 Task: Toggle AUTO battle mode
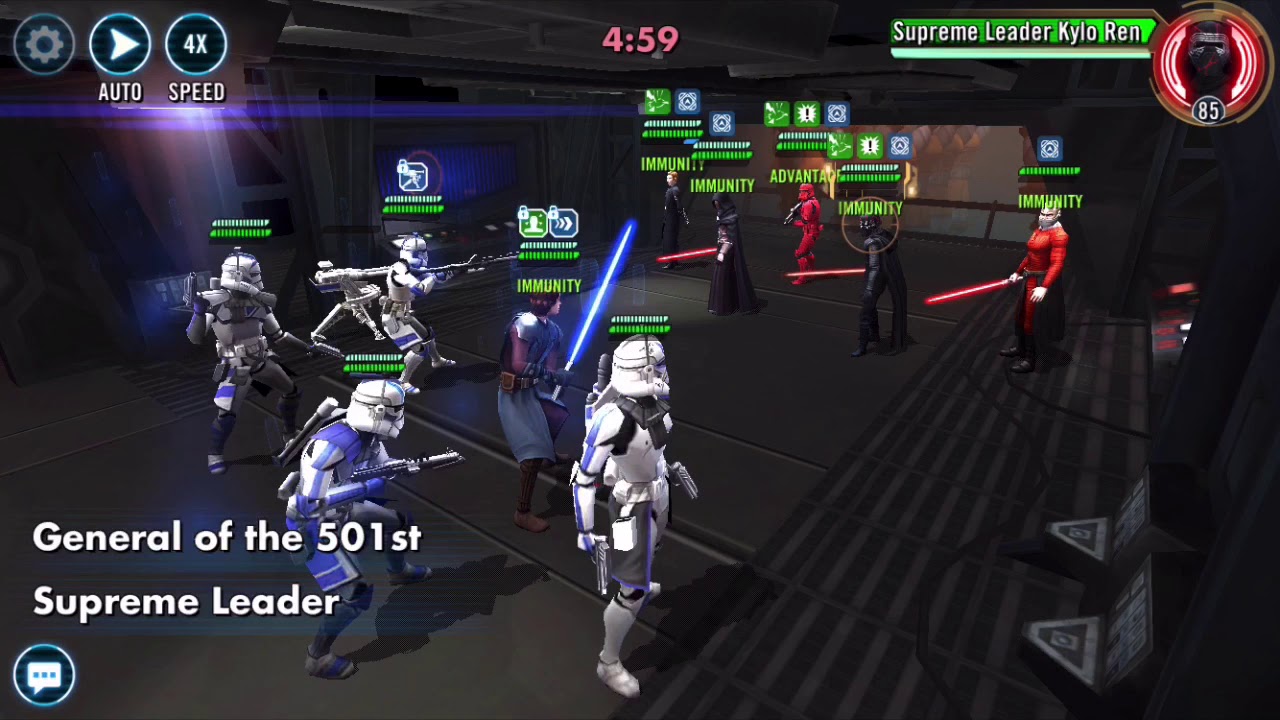click(x=120, y=45)
